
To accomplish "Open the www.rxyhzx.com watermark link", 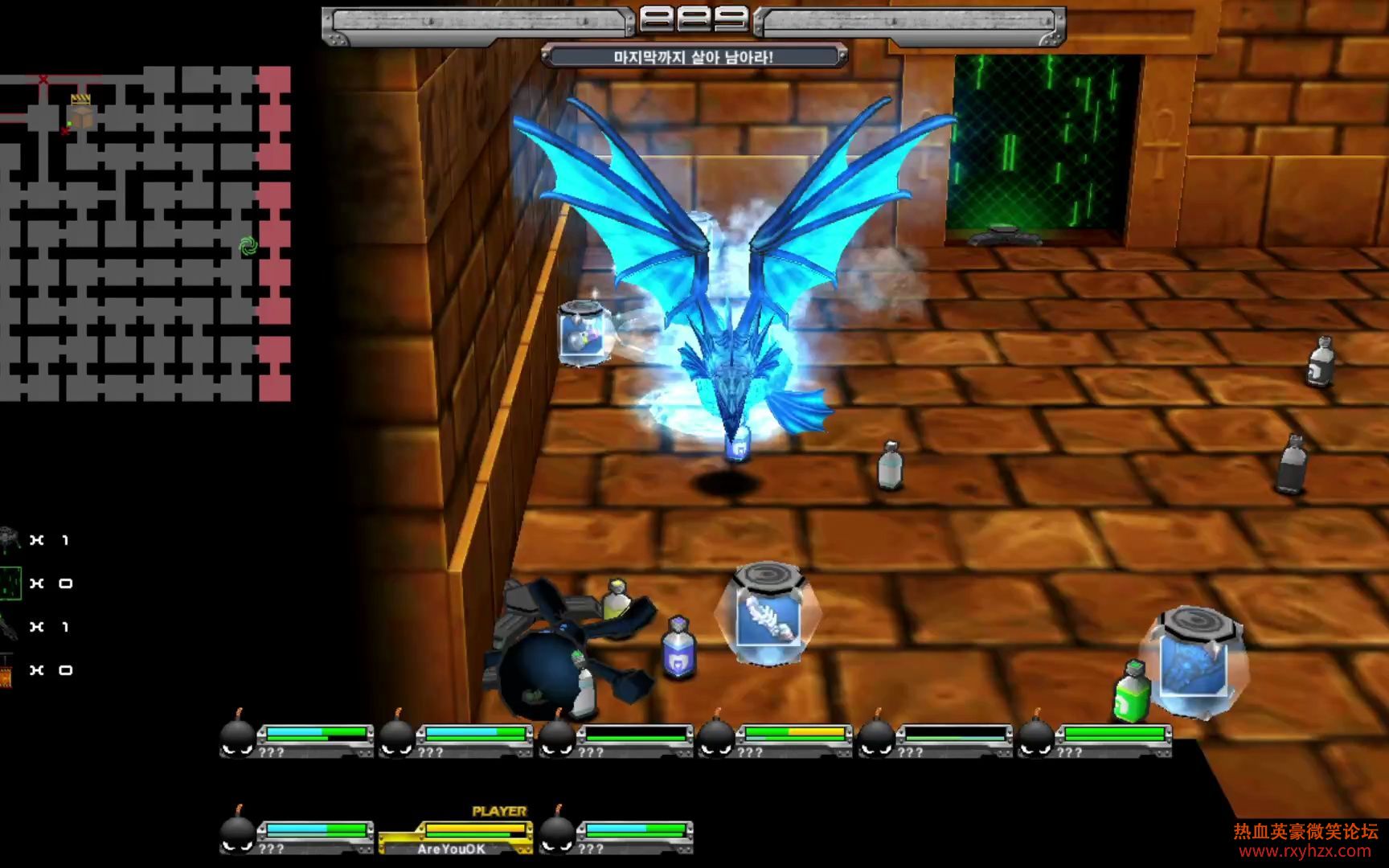I will [1305, 851].
